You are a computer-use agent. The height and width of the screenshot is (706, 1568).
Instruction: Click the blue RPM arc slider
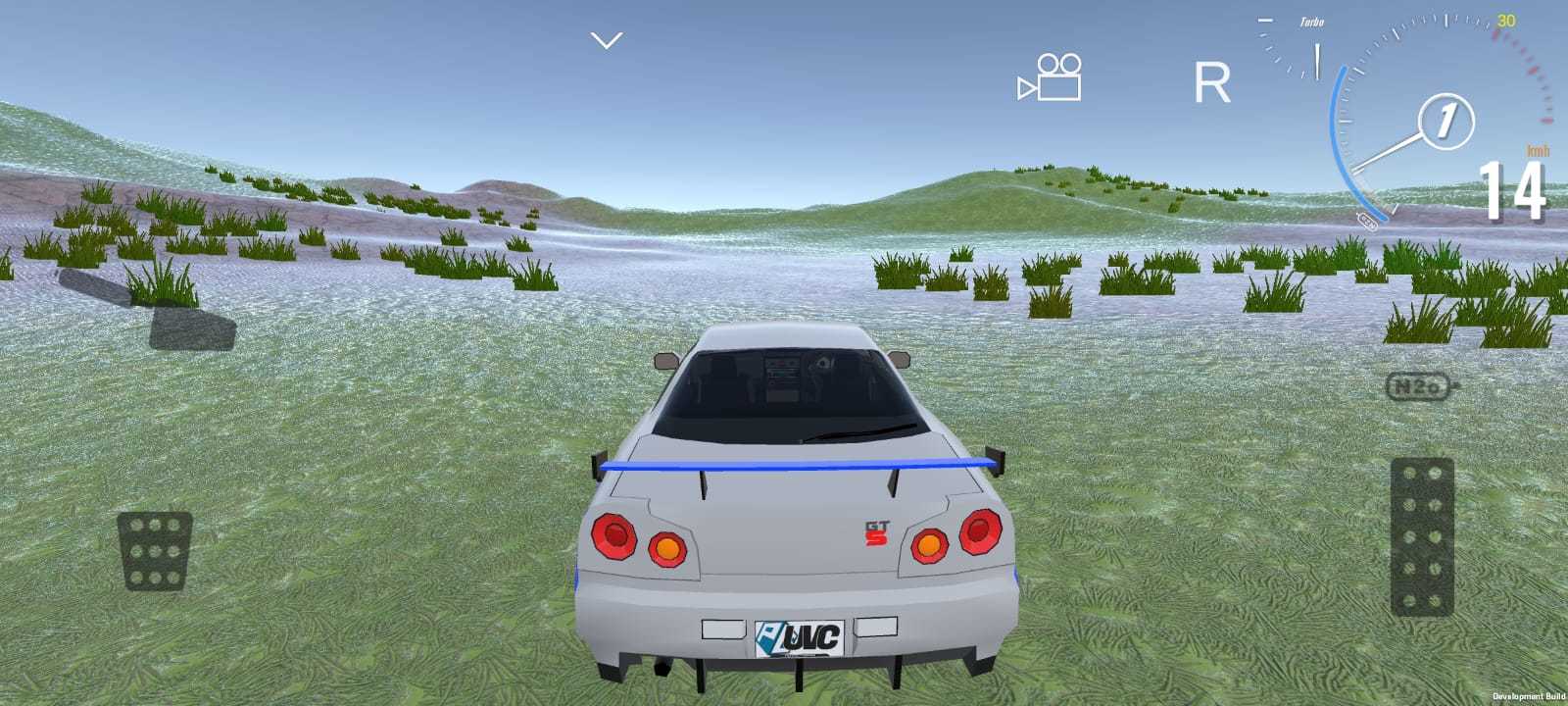tap(1336, 137)
